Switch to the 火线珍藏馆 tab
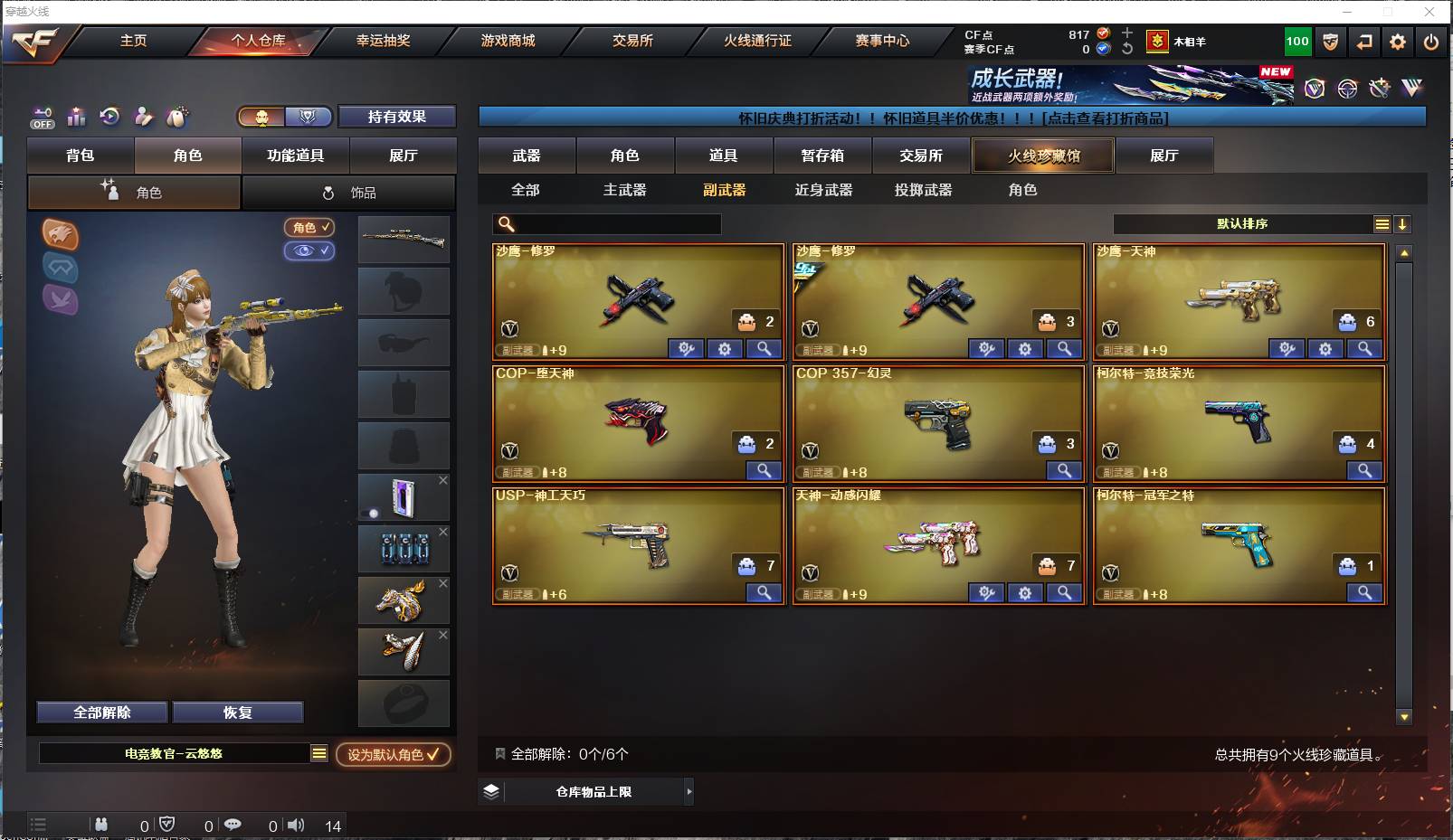 [x=1043, y=156]
